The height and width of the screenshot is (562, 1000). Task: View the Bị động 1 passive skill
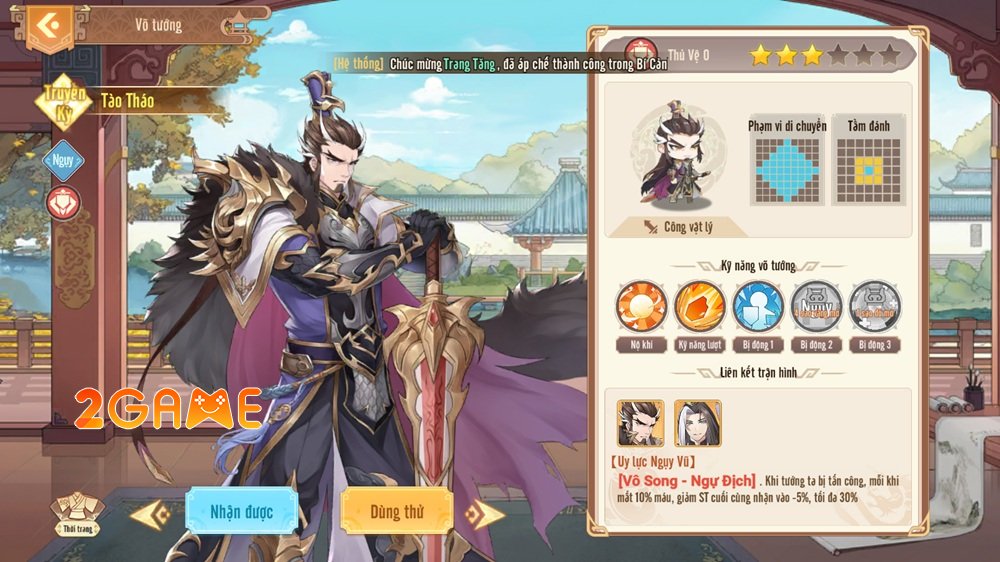757,306
